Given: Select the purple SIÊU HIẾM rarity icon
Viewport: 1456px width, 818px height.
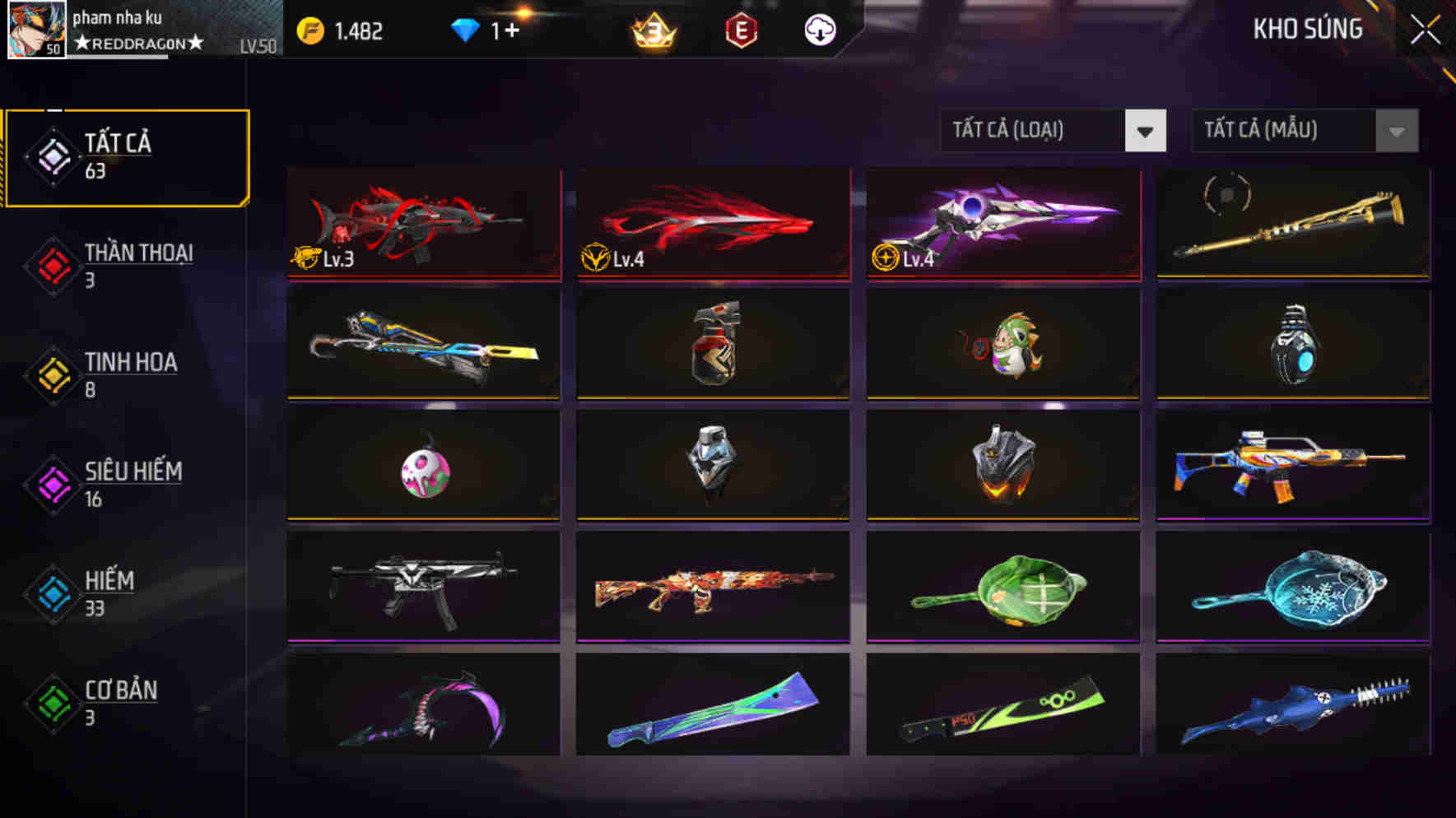Looking at the screenshot, I should pos(49,483).
